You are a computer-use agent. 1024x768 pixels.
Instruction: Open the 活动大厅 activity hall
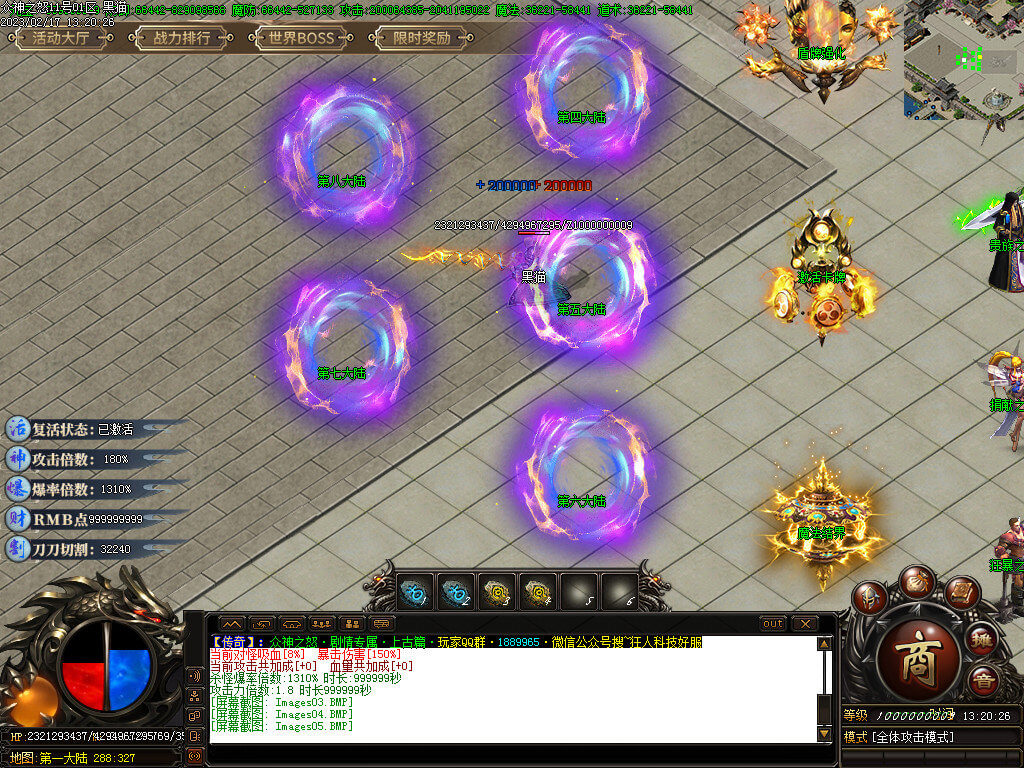pyautogui.click(x=61, y=39)
